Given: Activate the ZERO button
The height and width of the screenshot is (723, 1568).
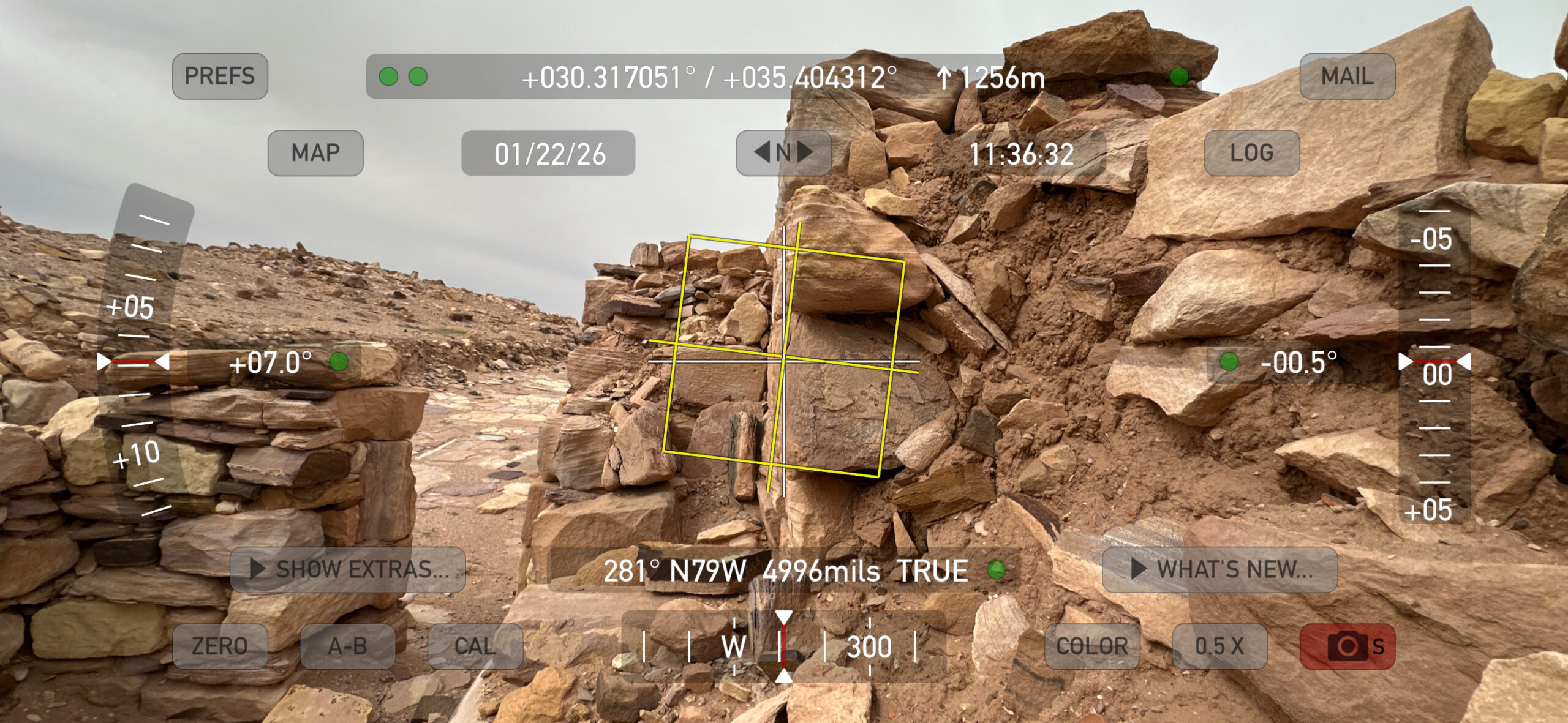Looking at the screenshot, I should (220, 646).
